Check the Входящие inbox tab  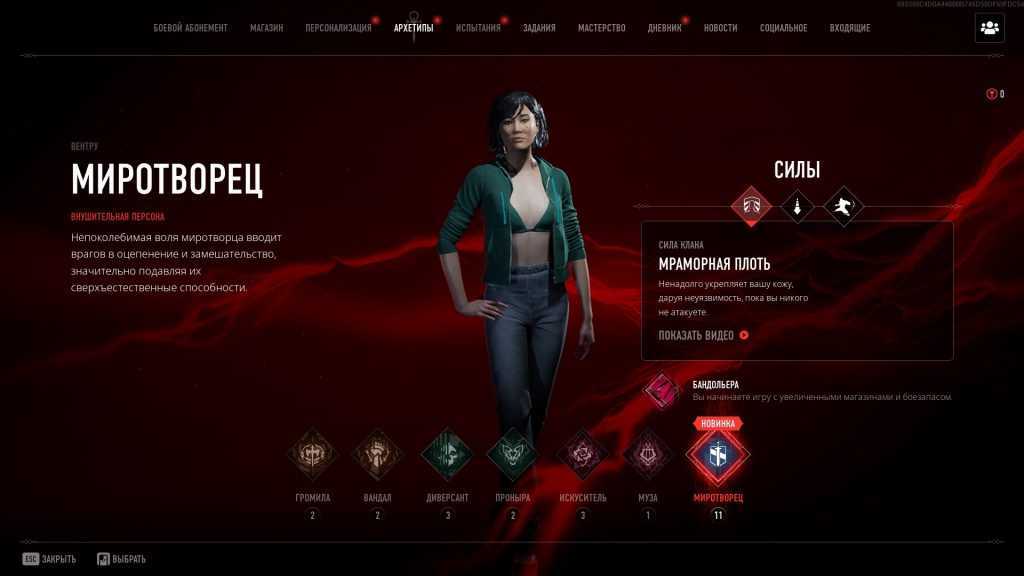pyautogui.click(x=850, y=28)
